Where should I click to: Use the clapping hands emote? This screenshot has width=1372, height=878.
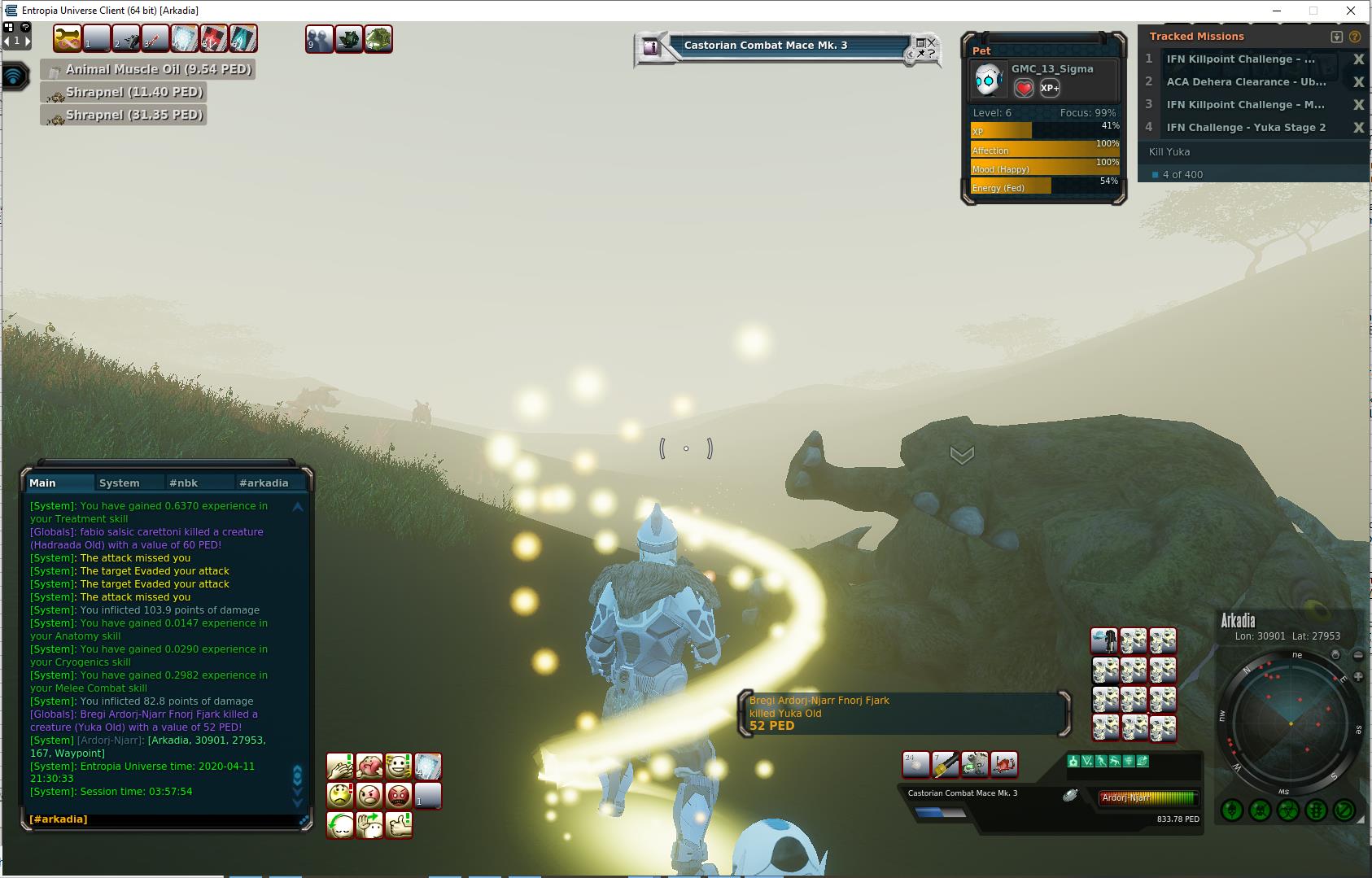click(339, 767)
